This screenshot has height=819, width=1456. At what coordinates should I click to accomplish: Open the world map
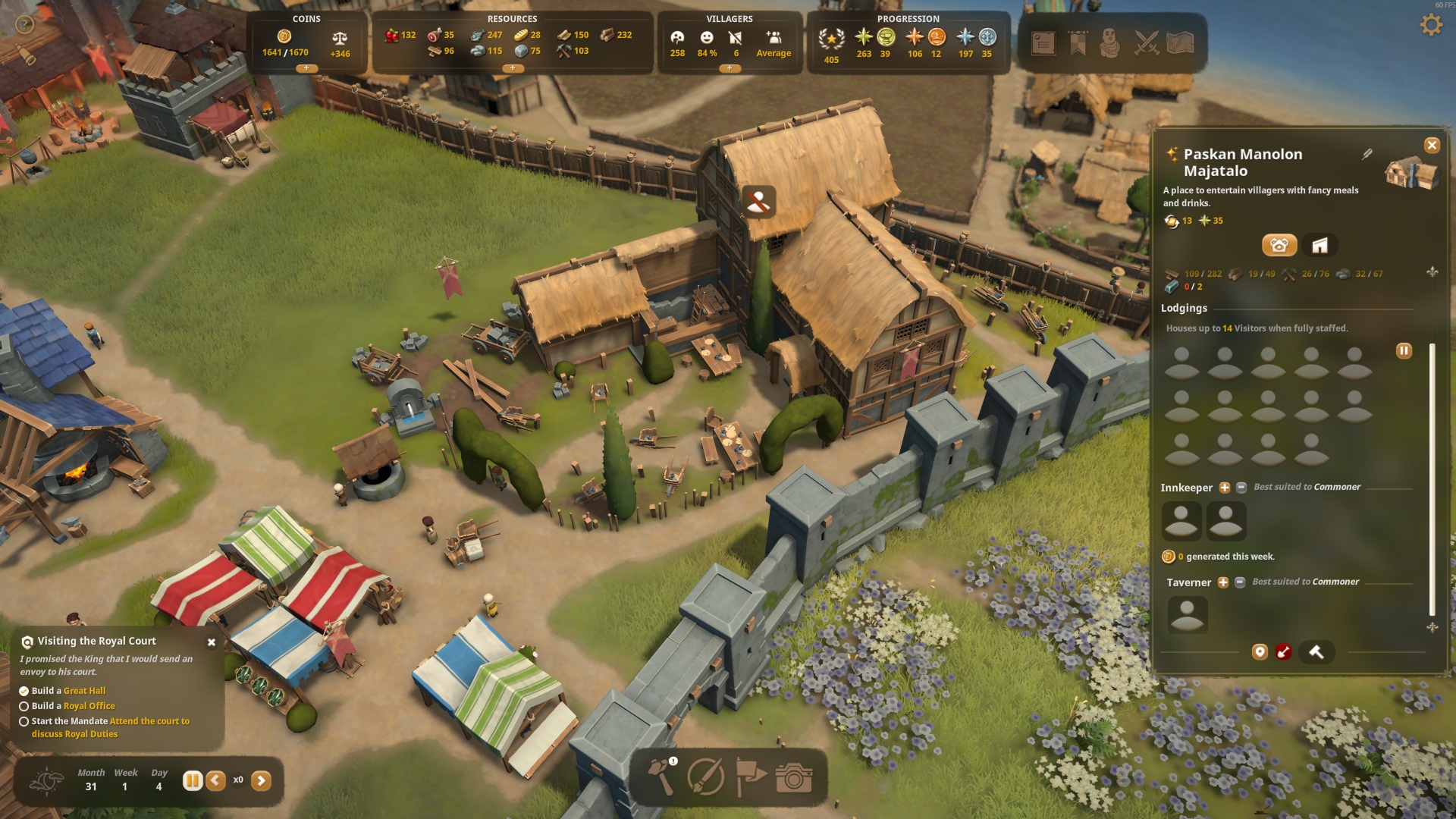(x=1180, y=43)
